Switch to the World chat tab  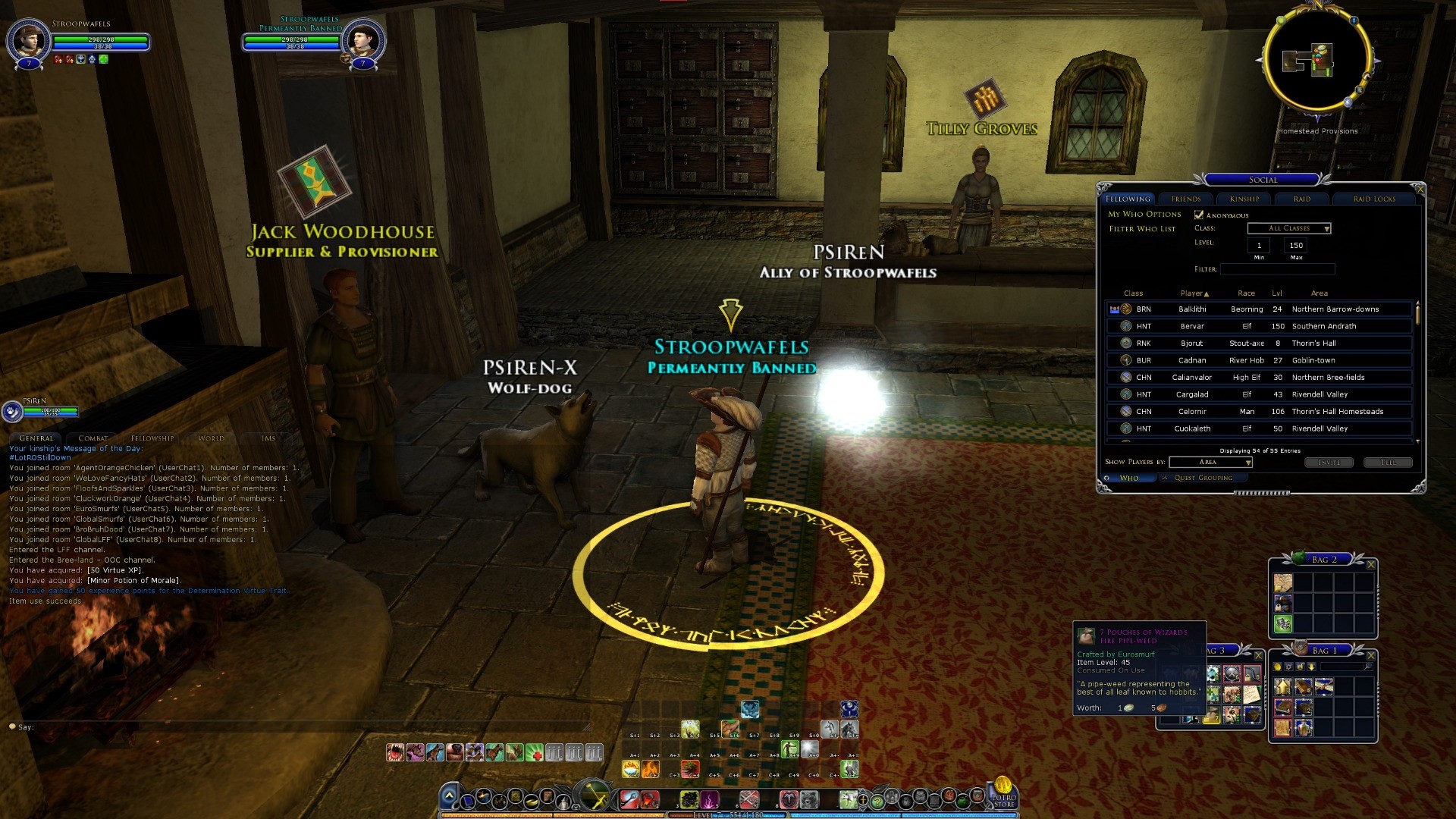[x=211, y=438]
